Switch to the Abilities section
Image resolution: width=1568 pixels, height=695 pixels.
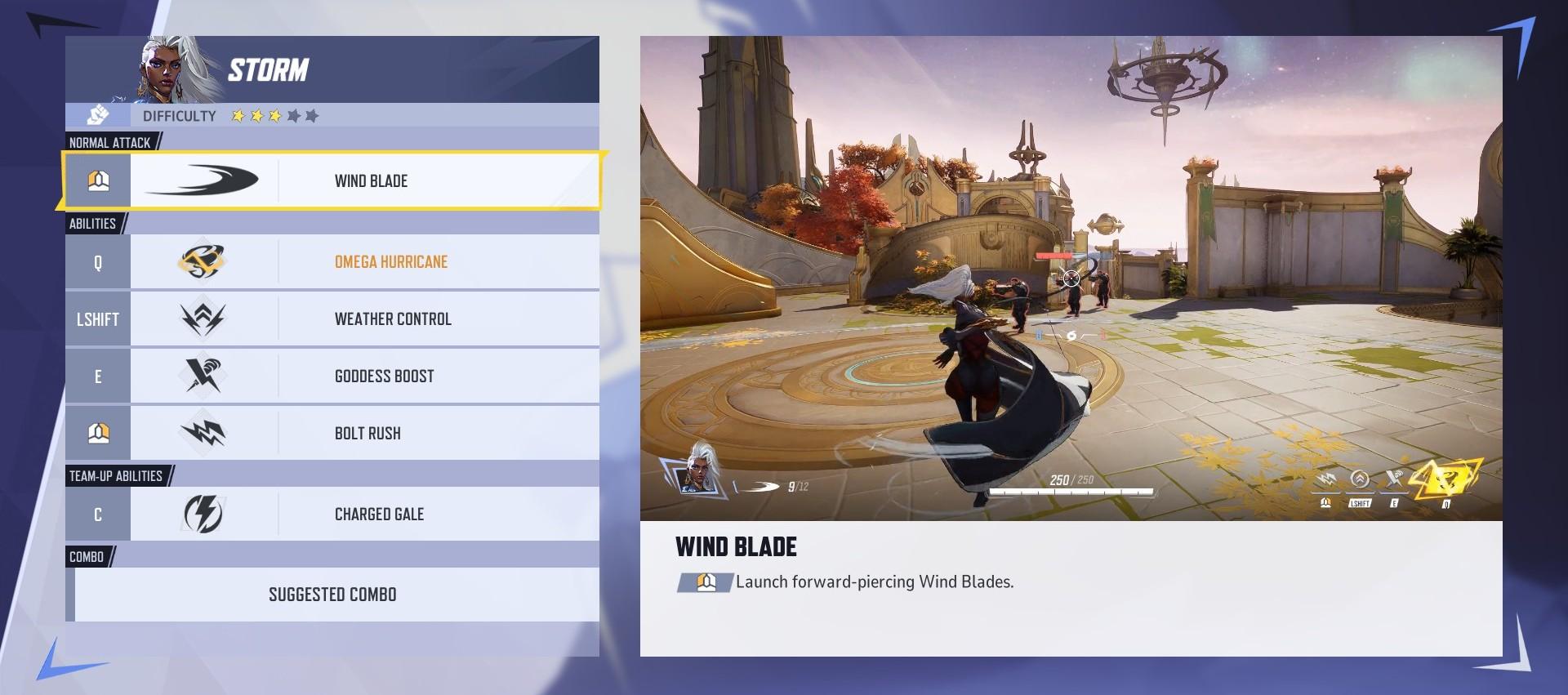94,222
